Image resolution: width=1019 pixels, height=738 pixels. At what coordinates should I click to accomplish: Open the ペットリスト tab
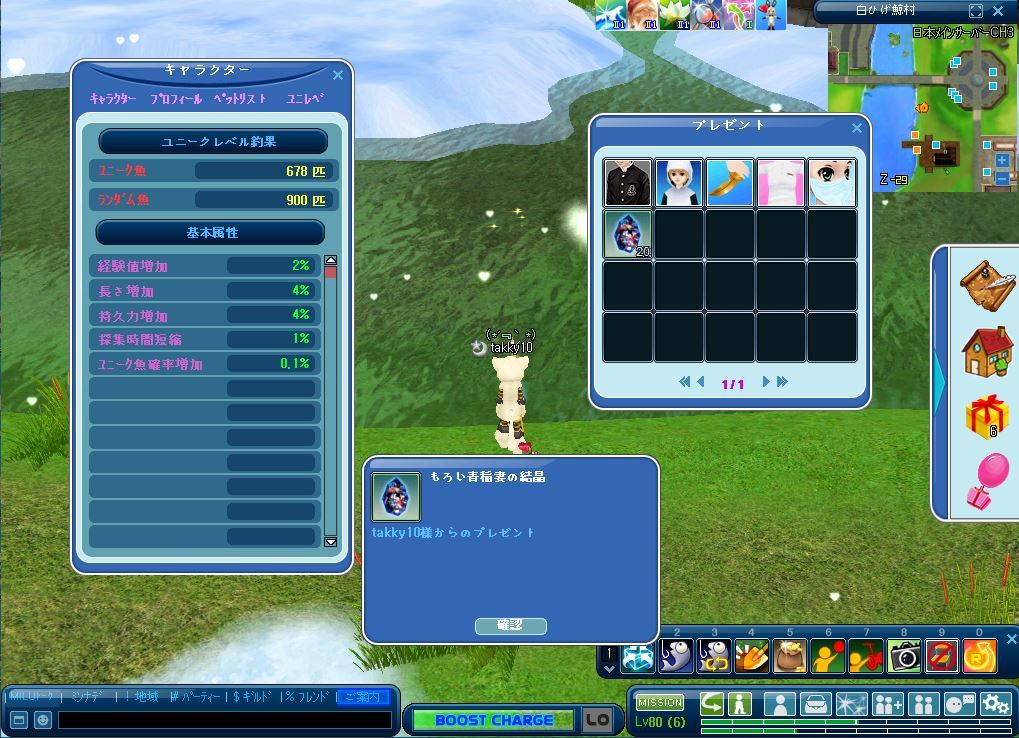point(240,99)
